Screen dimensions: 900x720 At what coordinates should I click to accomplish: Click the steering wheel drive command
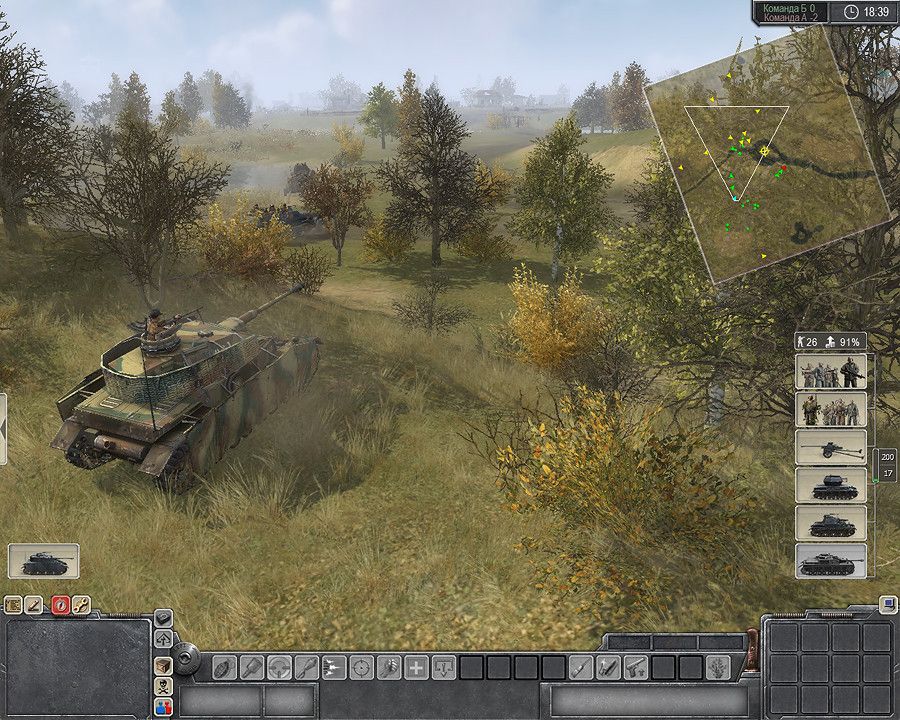pyautogui.click(x=279, y=667)
